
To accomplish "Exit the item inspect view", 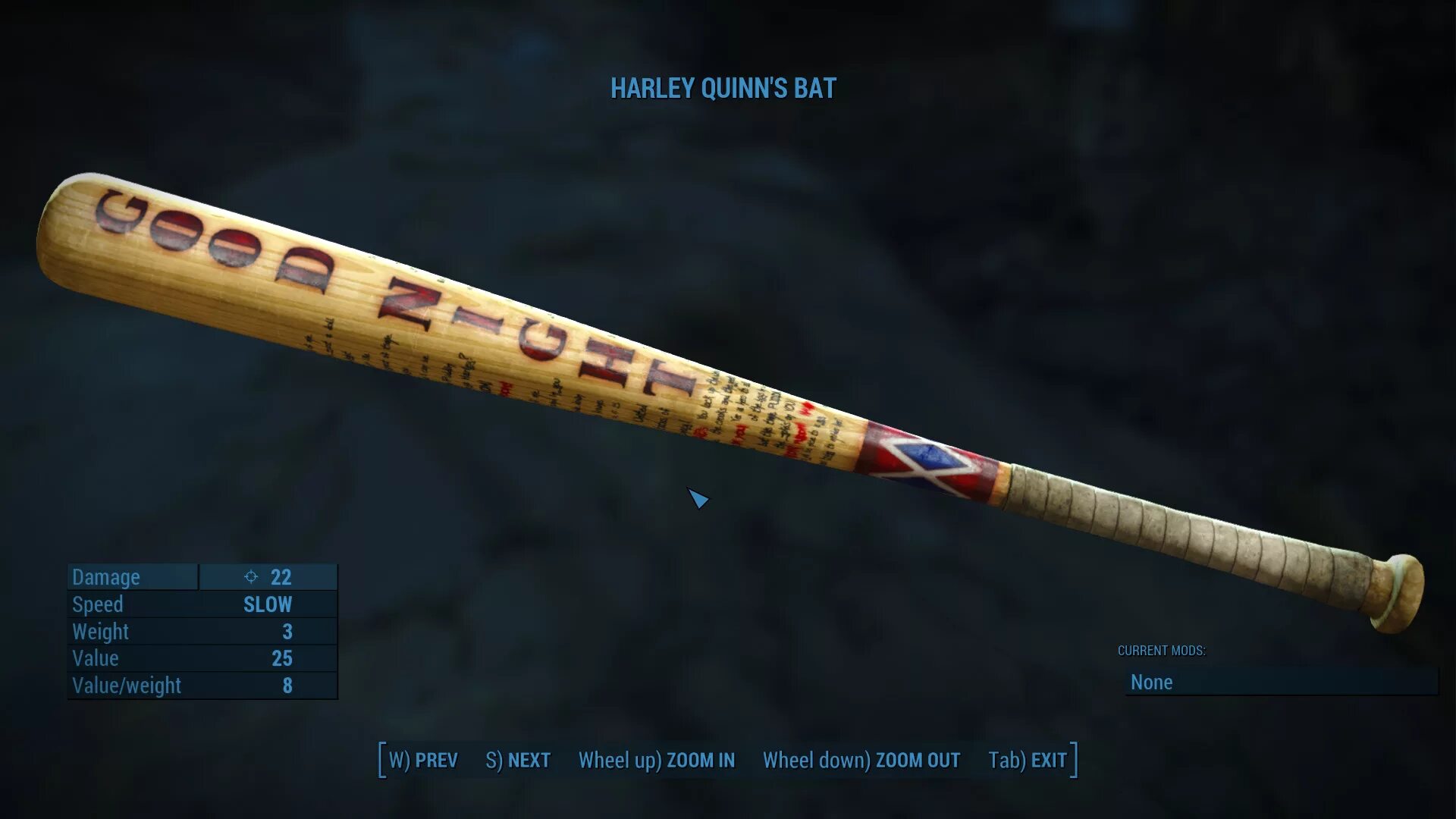I will point(1028,760).
